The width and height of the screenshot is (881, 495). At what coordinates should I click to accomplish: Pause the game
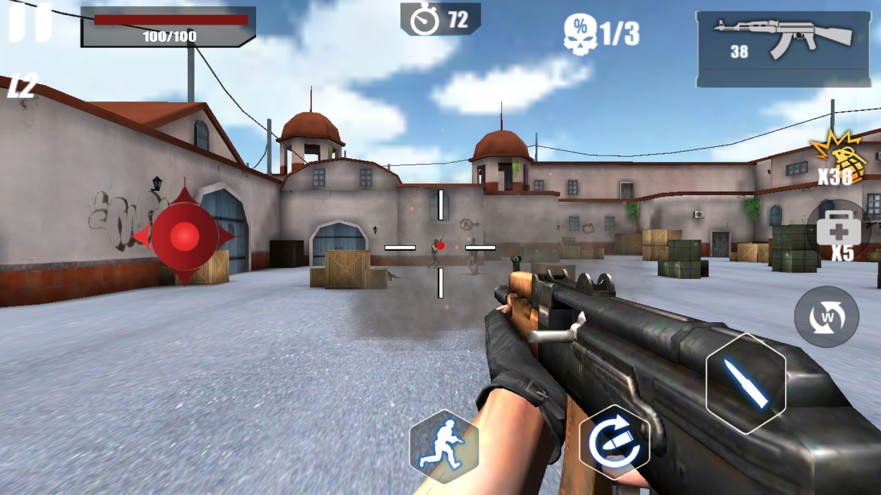tap(29, 22)
